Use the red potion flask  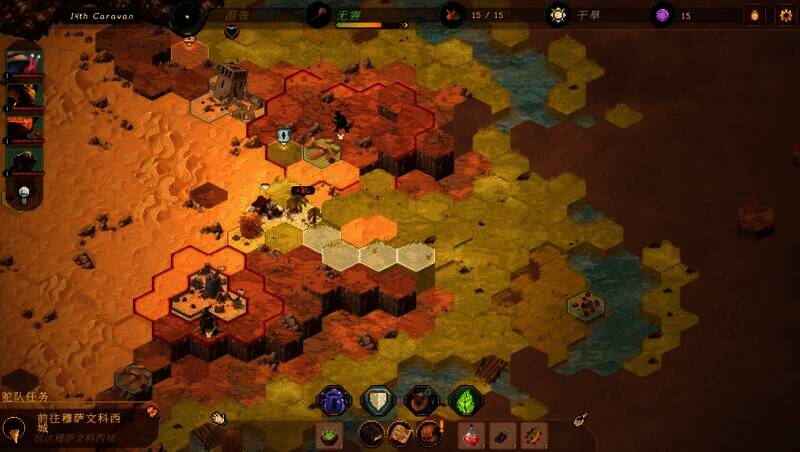coord(472,435)
